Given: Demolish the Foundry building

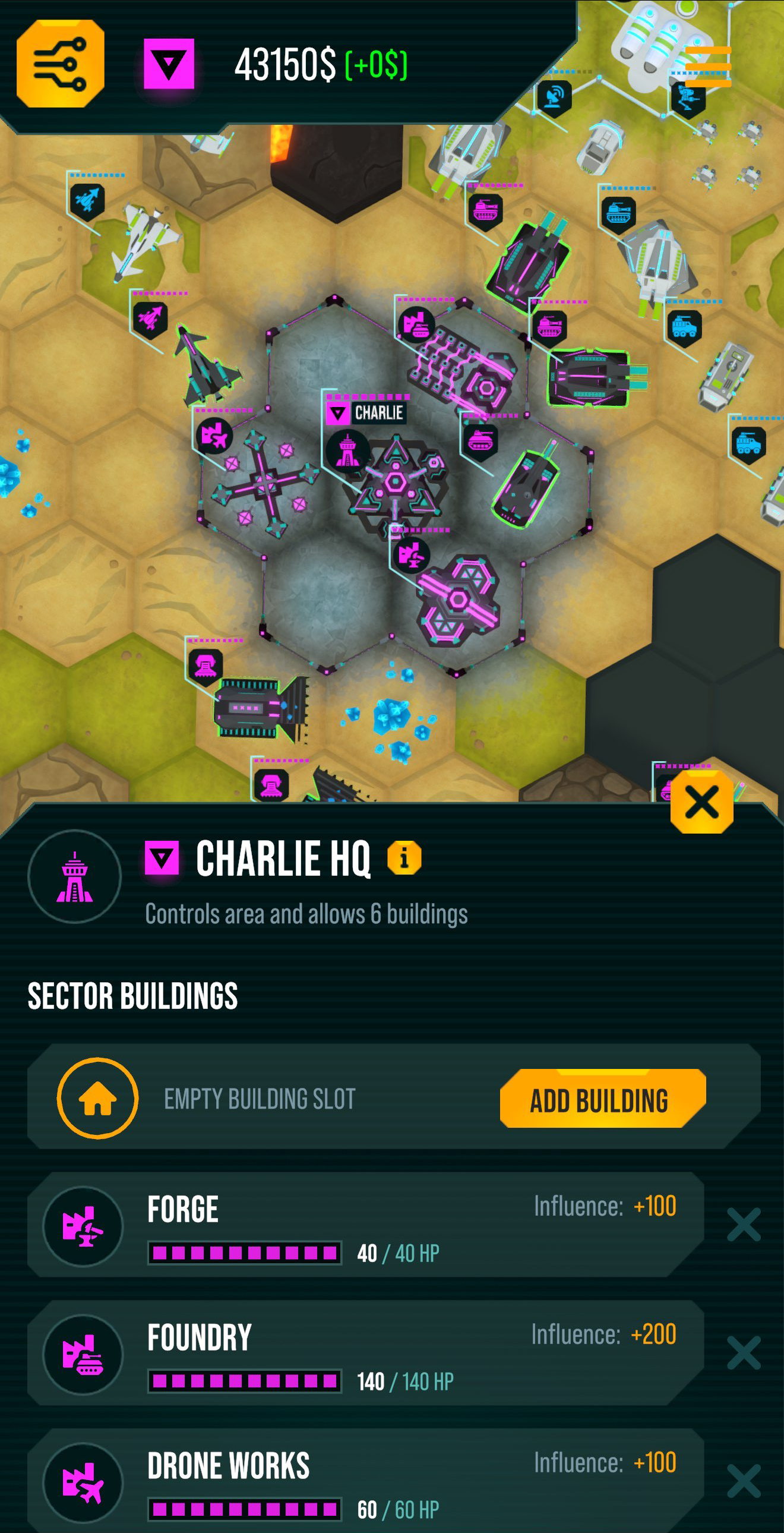Looking at the screenshot, I should coord(744,1353).
